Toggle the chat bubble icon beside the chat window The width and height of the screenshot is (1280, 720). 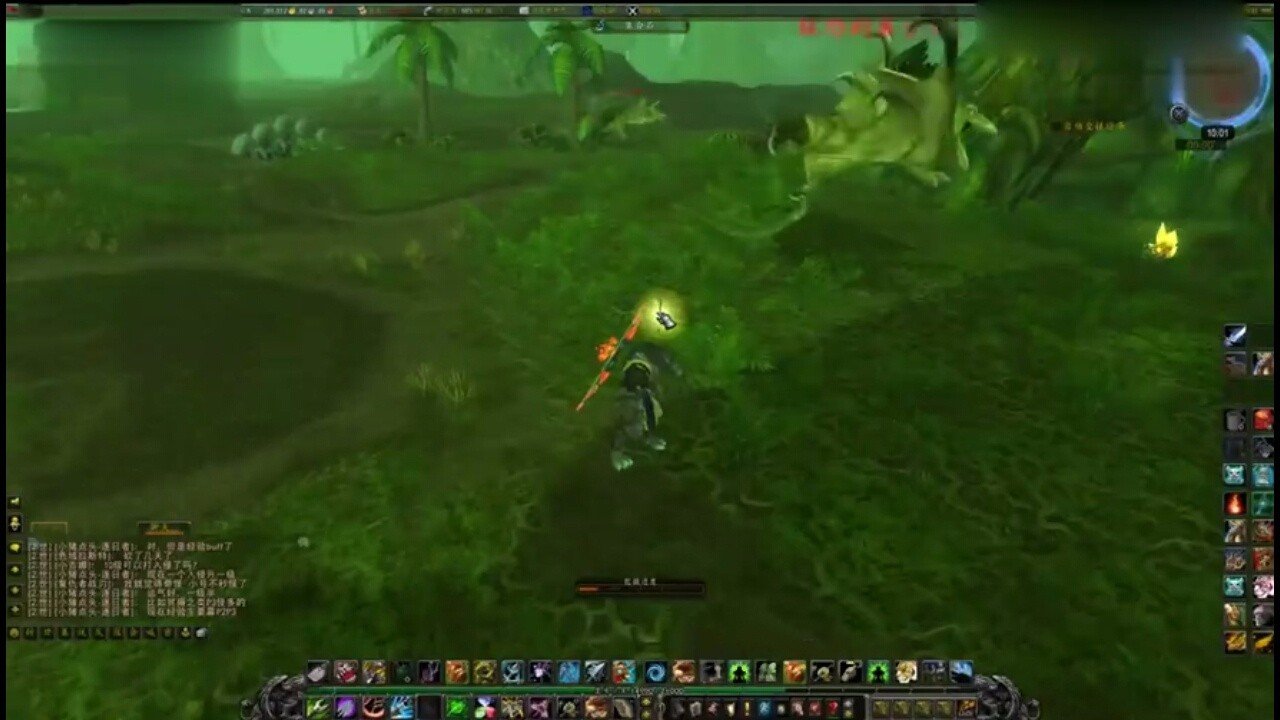coord(14,547)
